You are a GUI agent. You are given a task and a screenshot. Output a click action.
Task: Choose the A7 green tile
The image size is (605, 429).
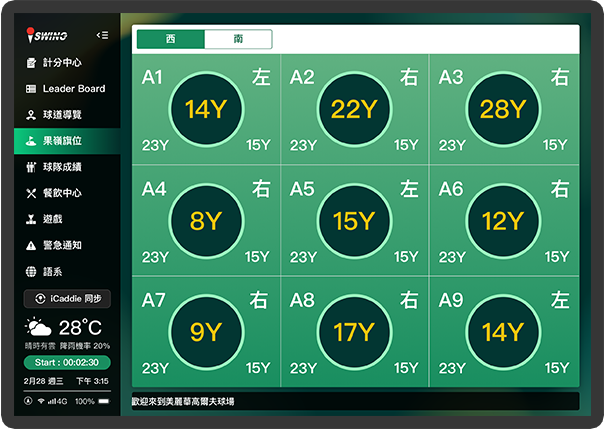pyautogui.click(x=206, y=332)
